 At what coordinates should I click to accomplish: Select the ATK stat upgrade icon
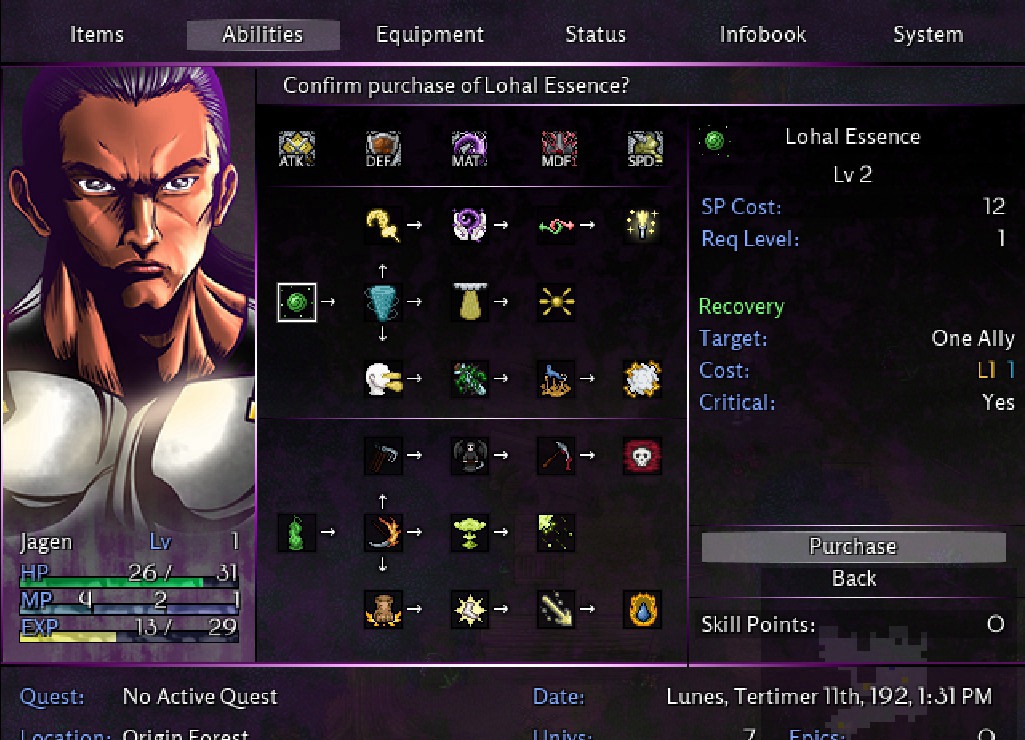(x=297, y=149)
